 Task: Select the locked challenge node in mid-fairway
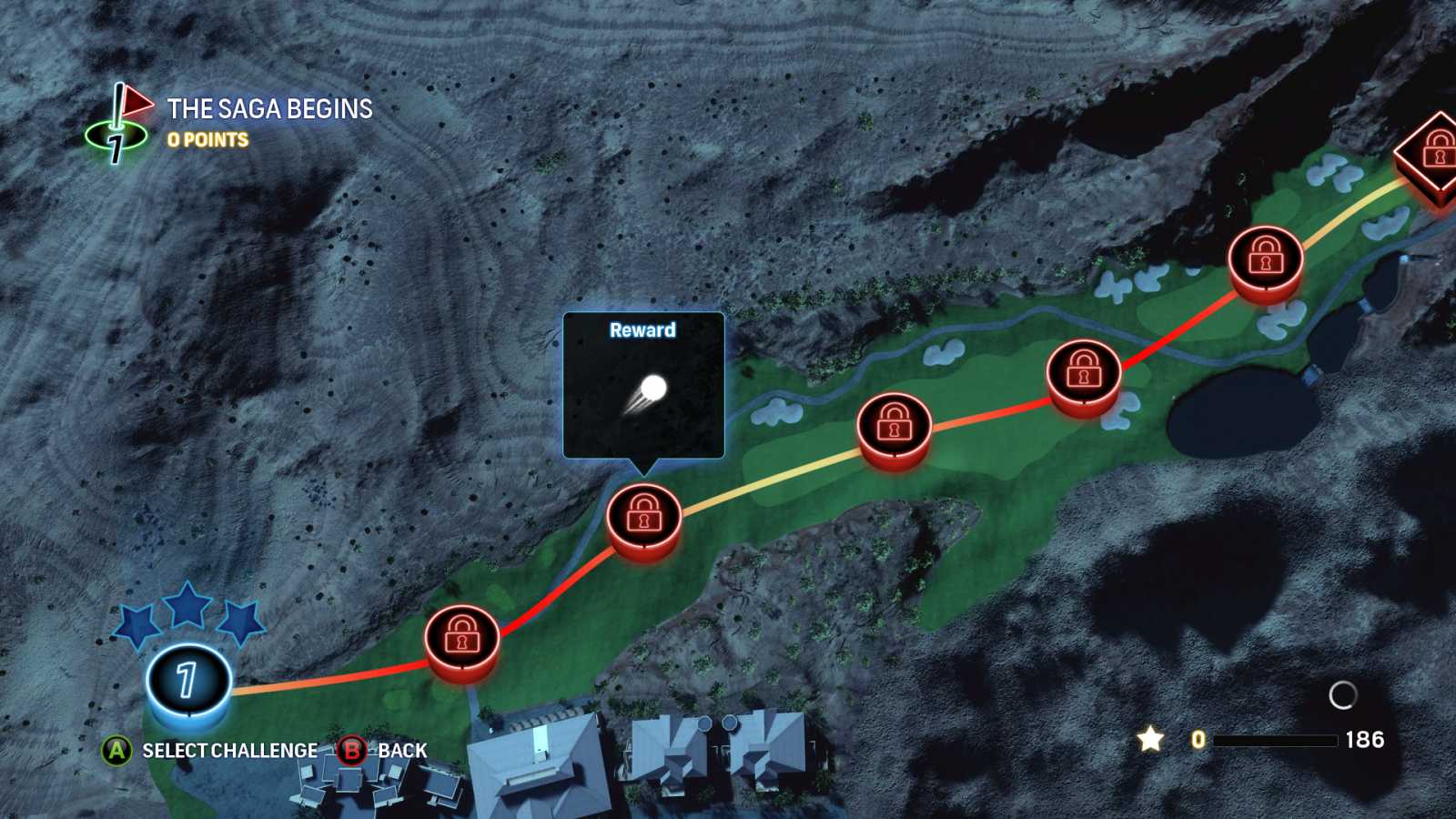895,425
